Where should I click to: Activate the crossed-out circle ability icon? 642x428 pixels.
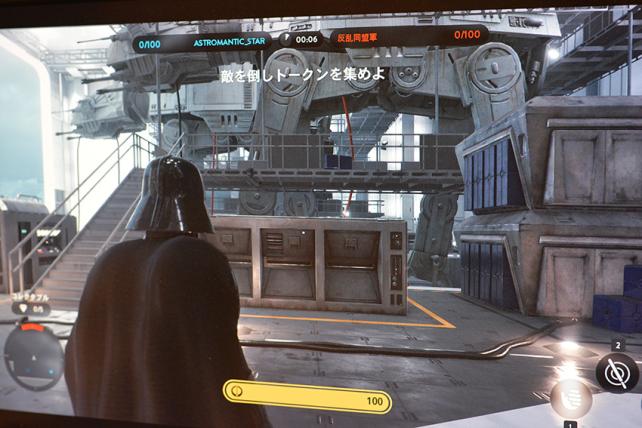pos(617,373)
